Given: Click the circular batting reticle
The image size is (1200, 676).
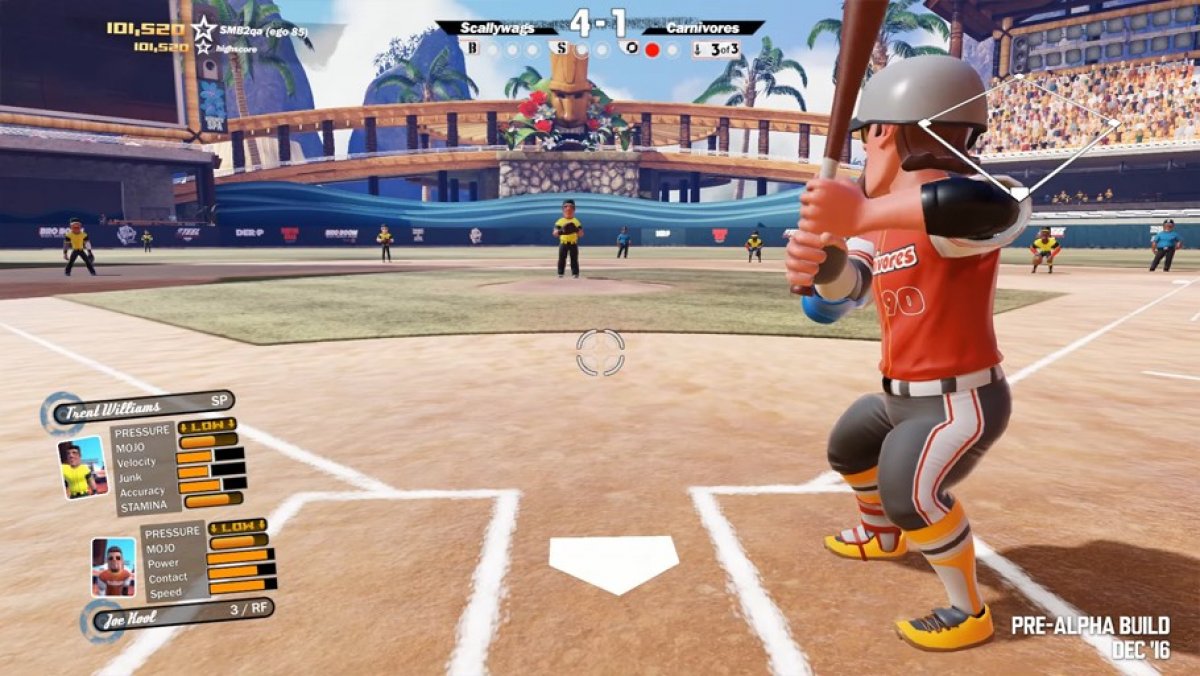Looking at the screenshot, I should click(600, 352).
